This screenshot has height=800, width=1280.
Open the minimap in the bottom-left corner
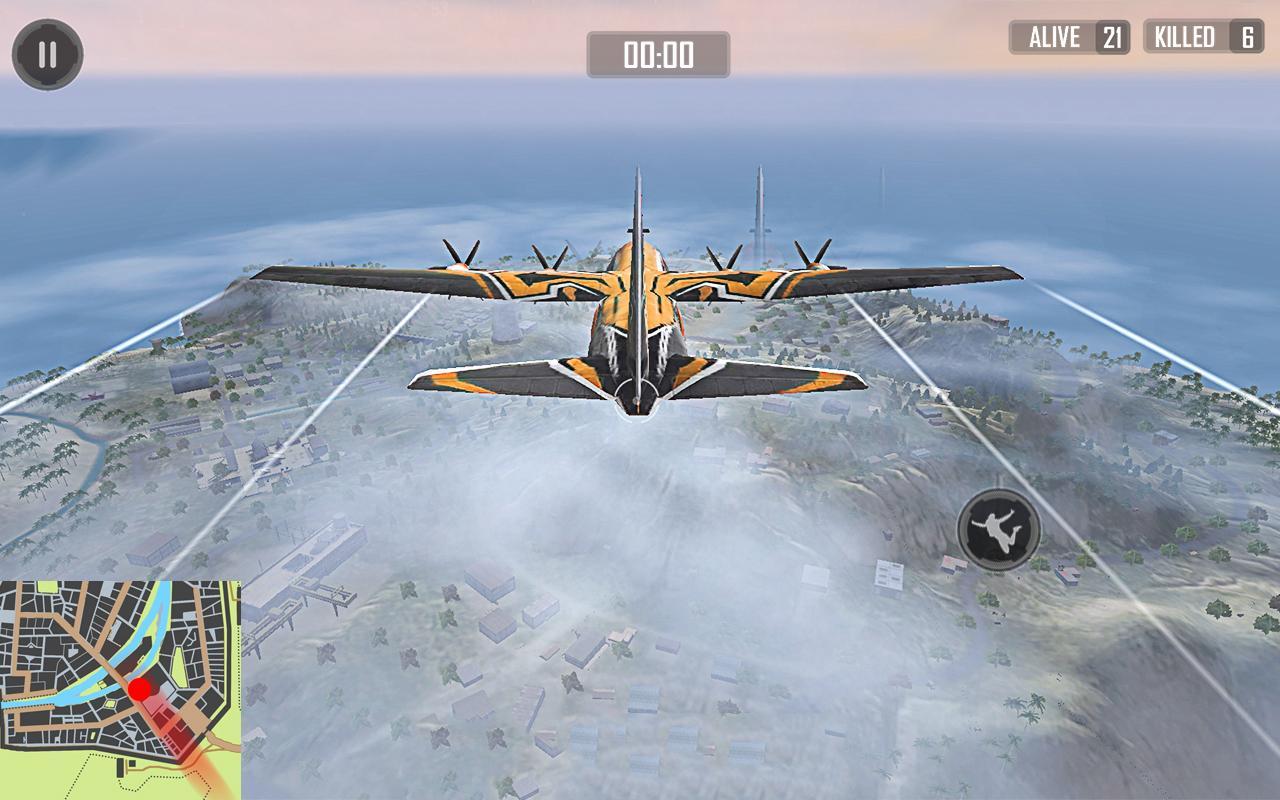[120, 690]
